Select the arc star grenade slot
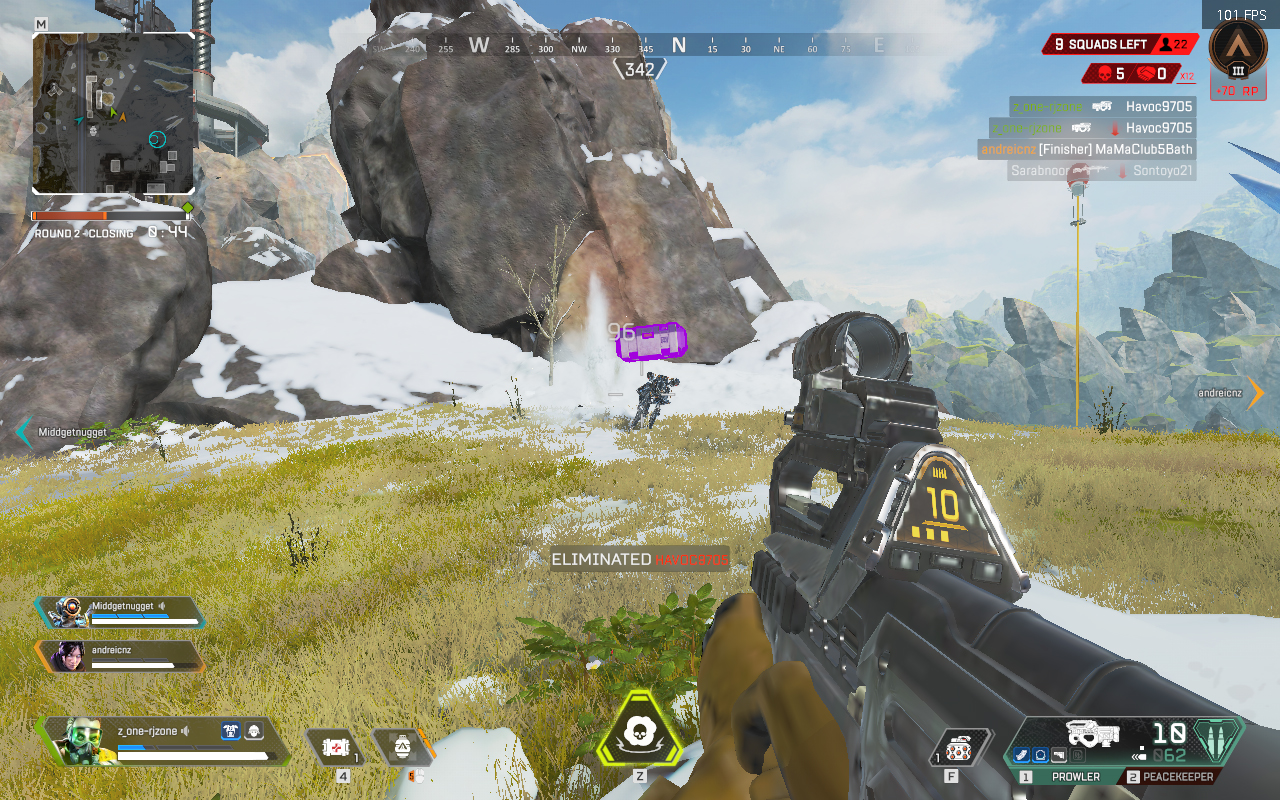Screen dimensions: 1280x800 coord(403,746)
